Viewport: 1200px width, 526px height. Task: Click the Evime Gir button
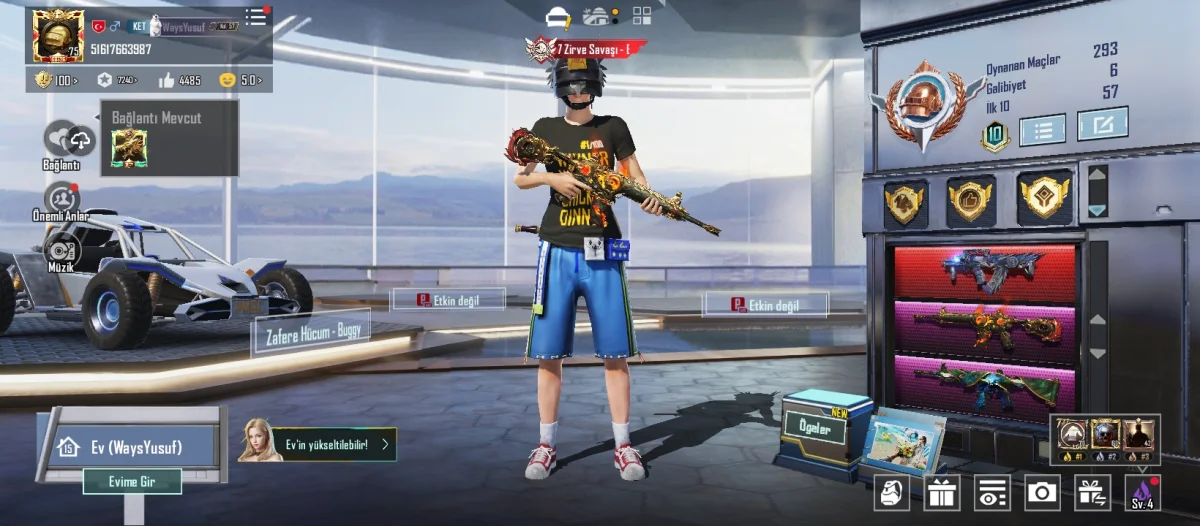(x=132, y=482)
